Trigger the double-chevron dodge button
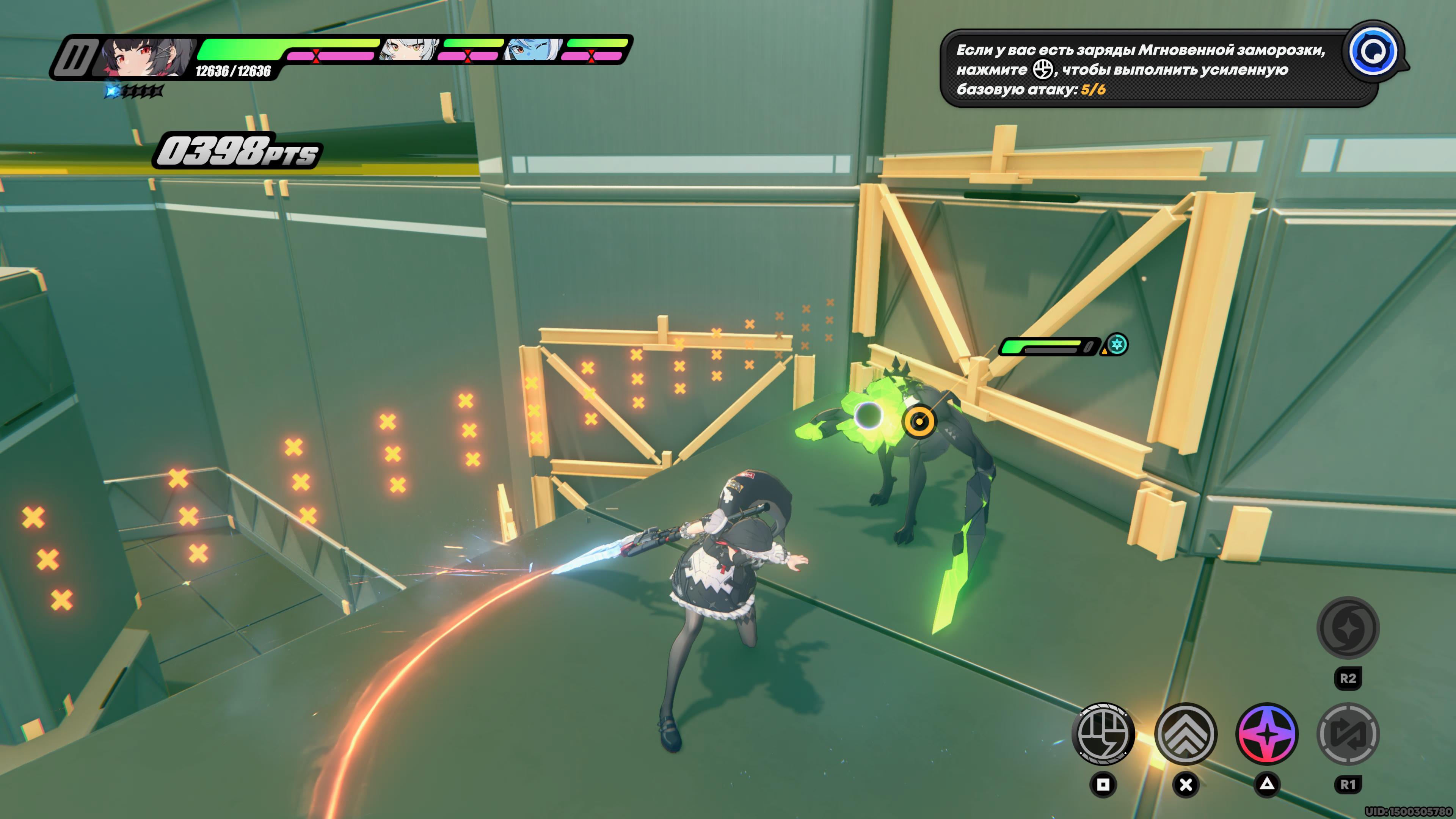Screen dimensions: 1456x819 pos(1185,734)
